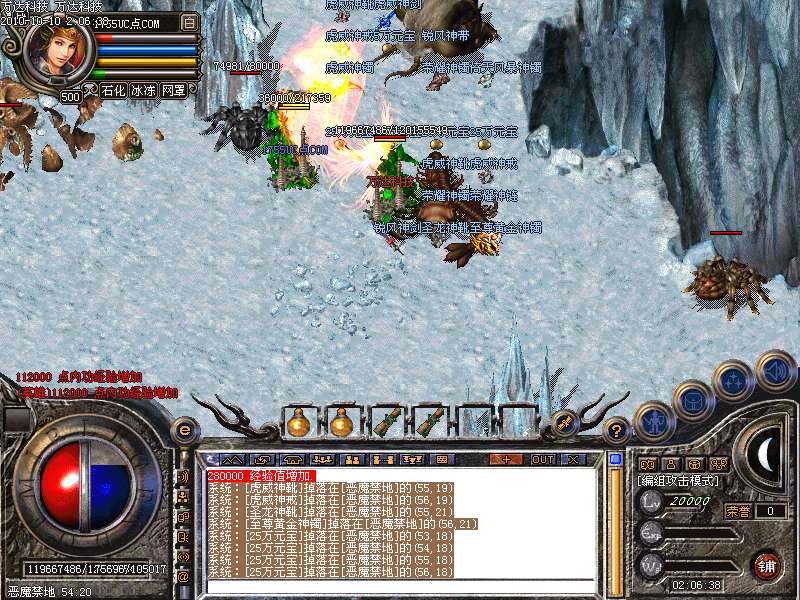Click the round 'e' button left of the belt
The height and width of the screenshot is (600, 800).
pos(185,430)
